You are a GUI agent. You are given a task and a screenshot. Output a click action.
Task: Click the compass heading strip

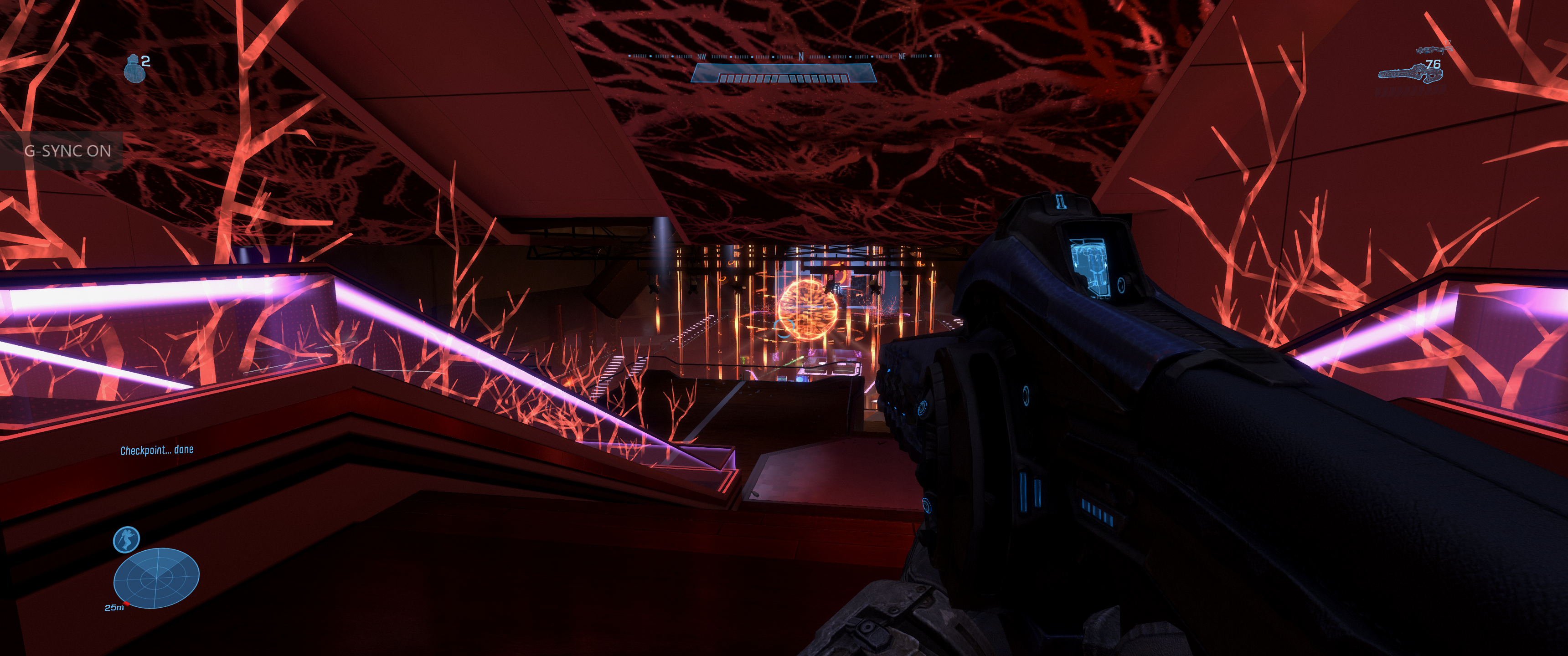point(784,56)
